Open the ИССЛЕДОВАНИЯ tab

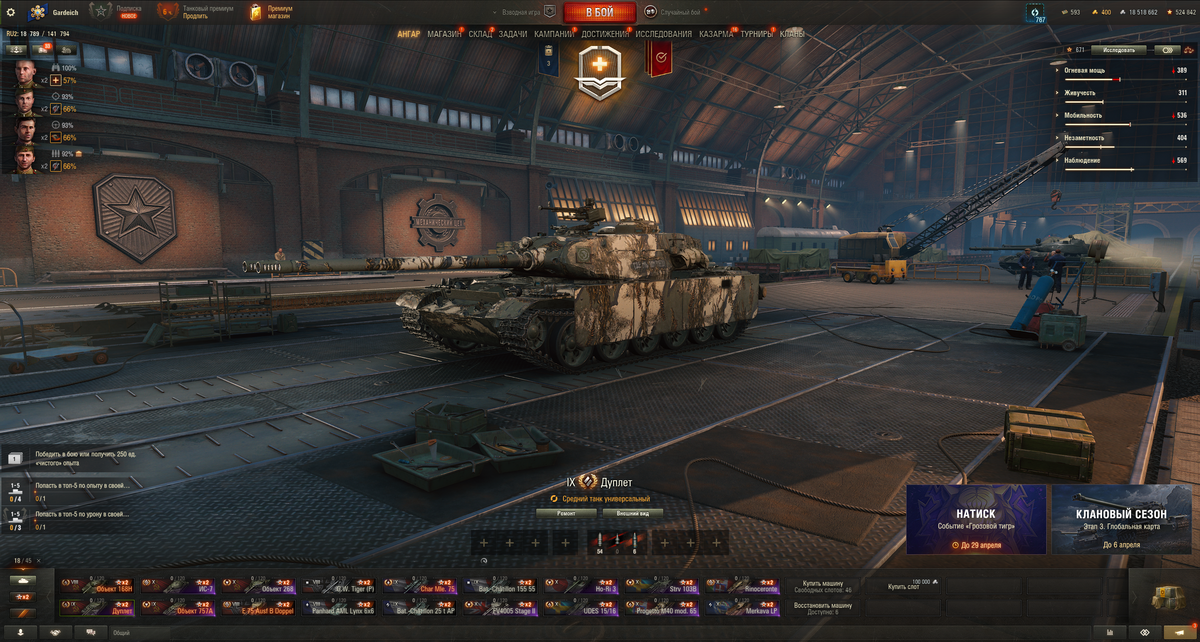(663, 34)
